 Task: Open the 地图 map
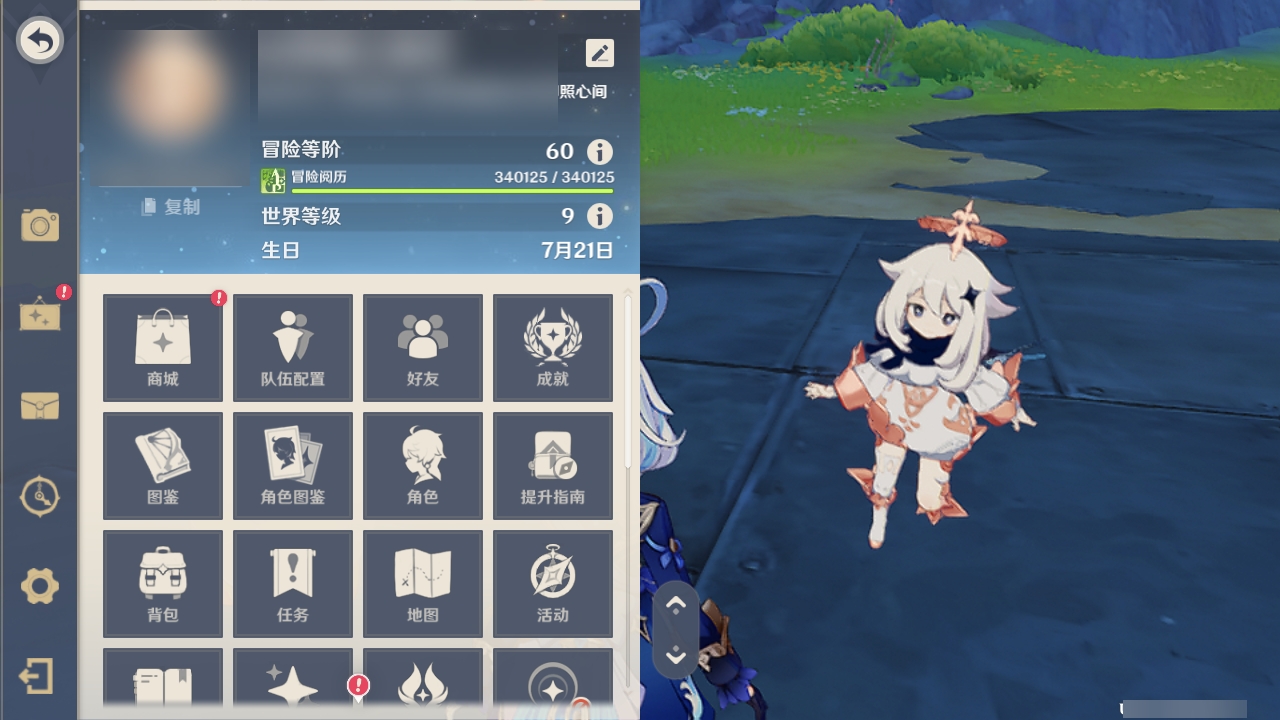tap(423, 583)
